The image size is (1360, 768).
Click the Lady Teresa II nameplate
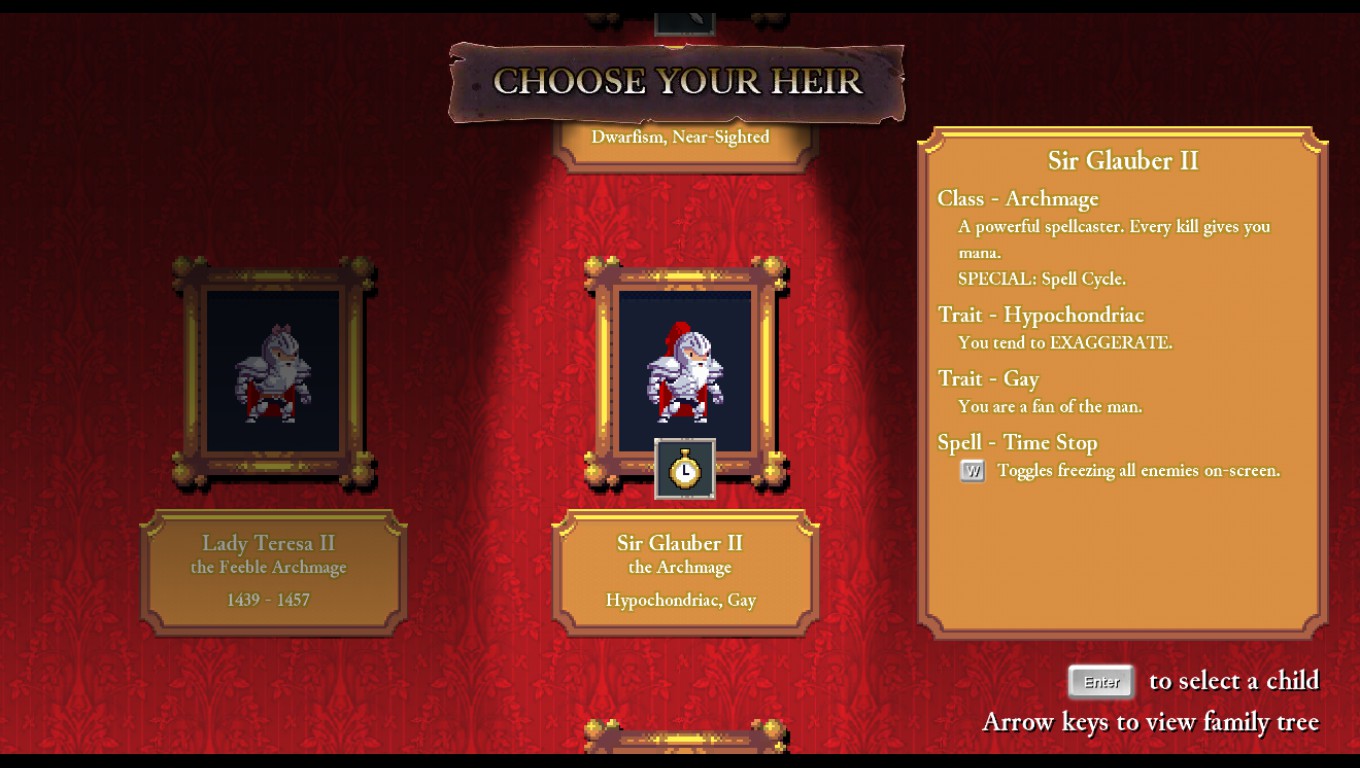[x=273, y=572]
